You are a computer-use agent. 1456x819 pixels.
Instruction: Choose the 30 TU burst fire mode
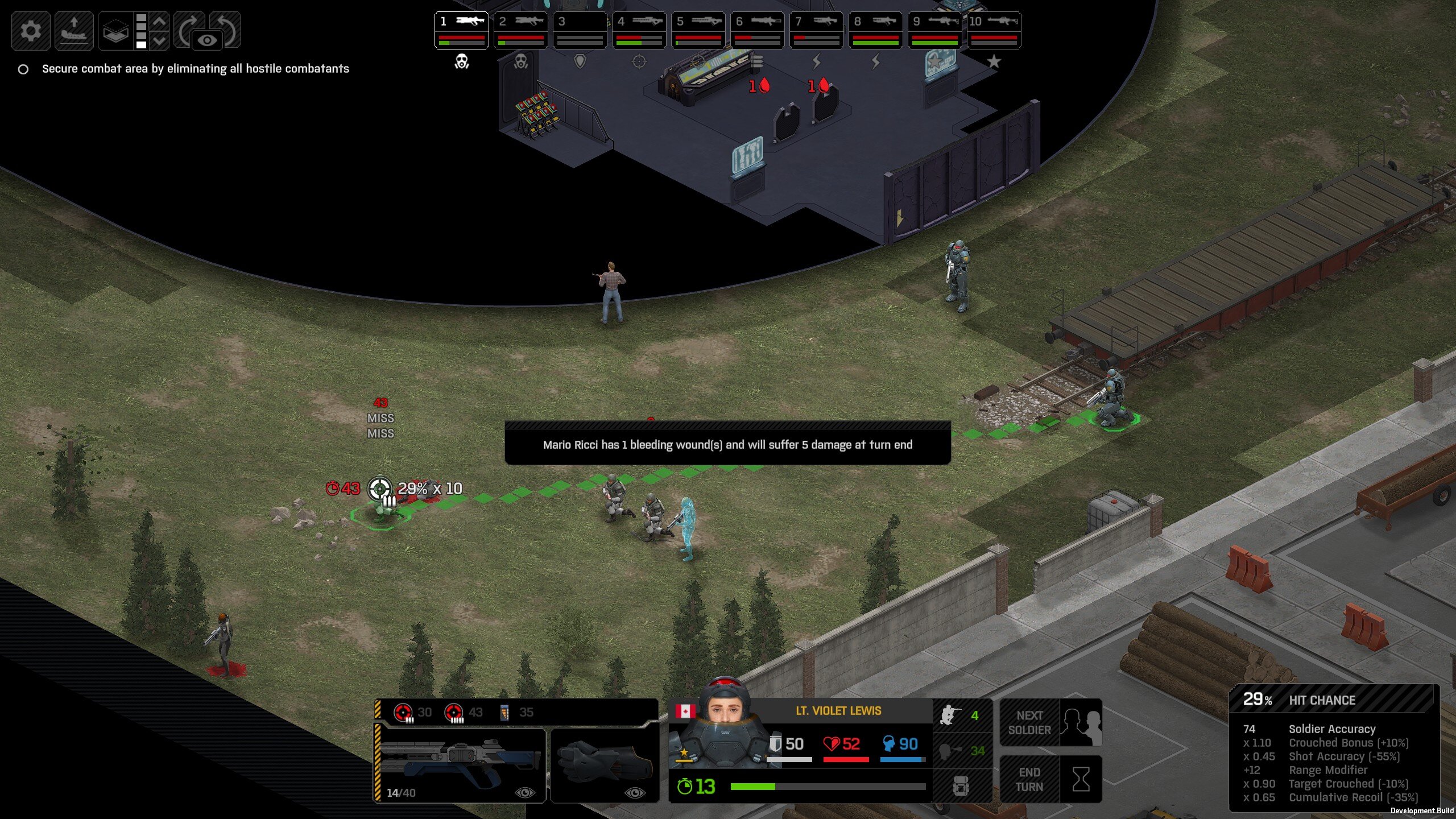(x=412, y=712)
